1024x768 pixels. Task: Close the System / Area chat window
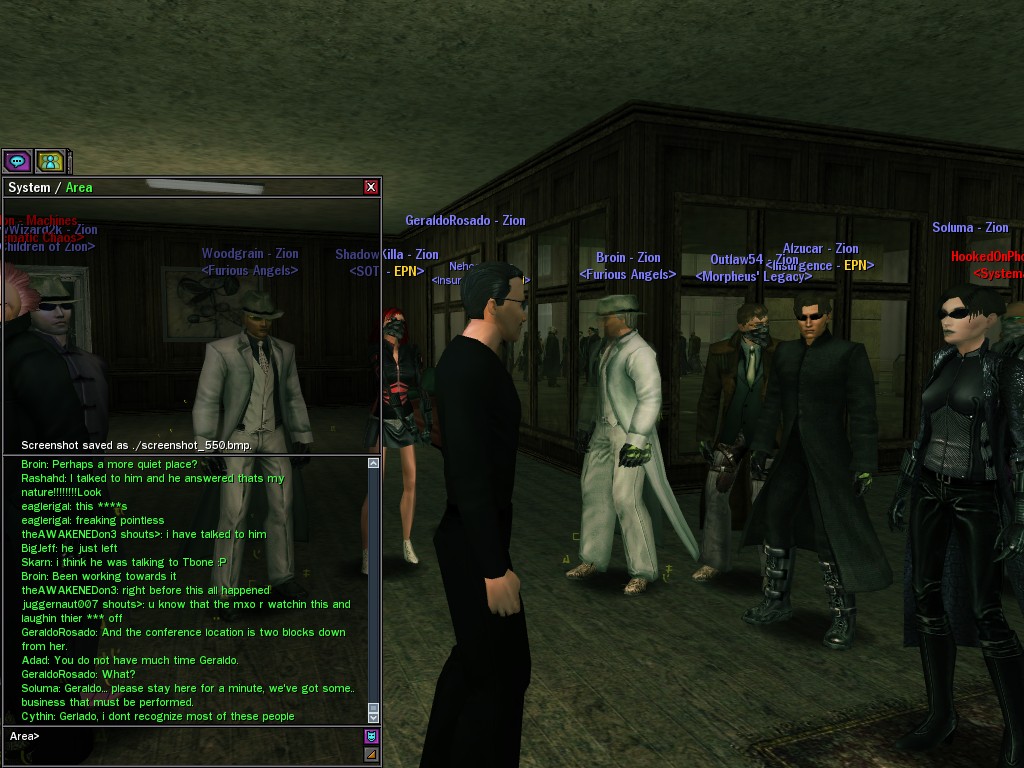pos(371,187)
